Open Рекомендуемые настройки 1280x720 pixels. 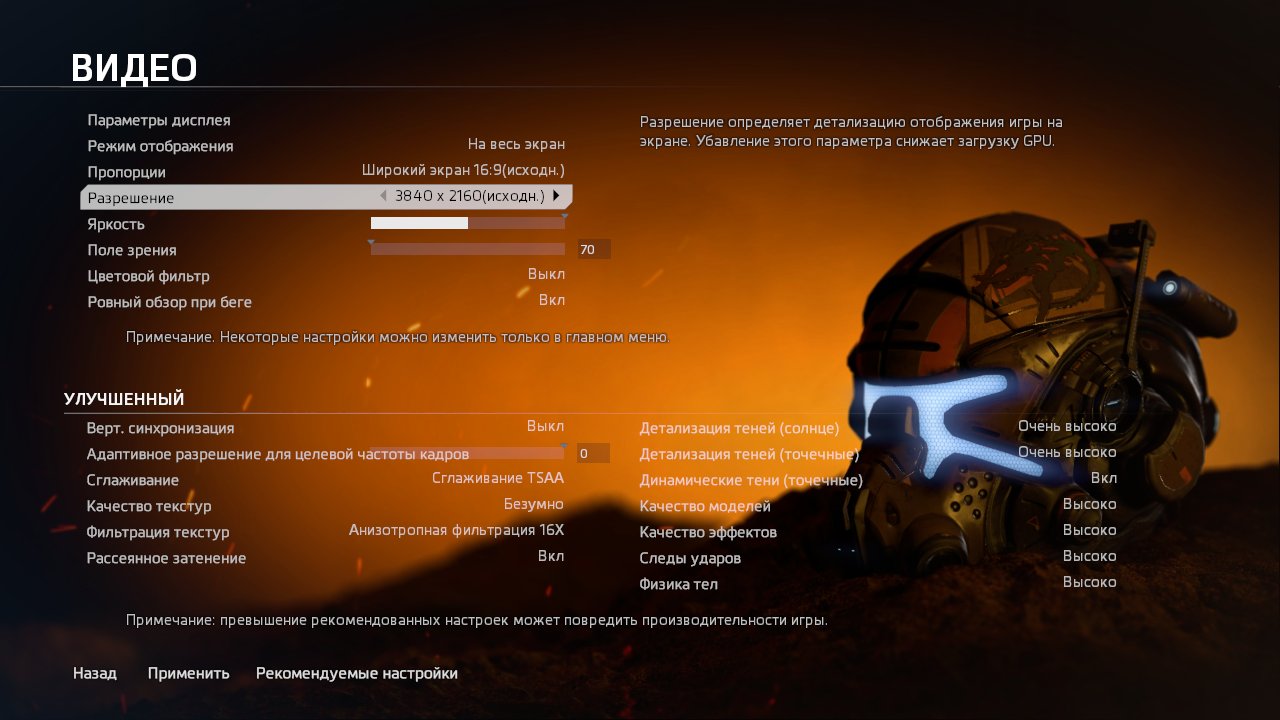click(358, 673)
